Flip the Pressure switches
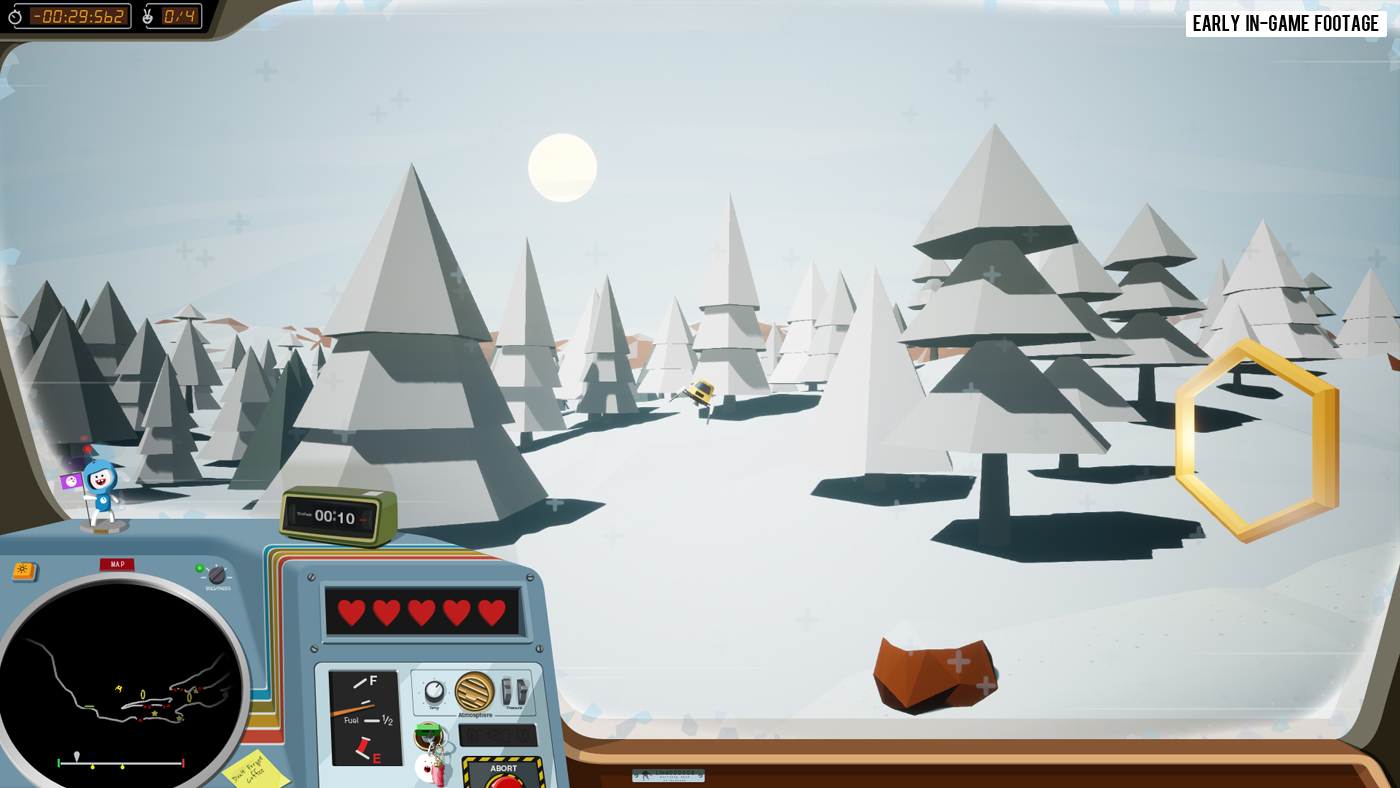This screenshot has height=788, width=1400. point(514,691)
